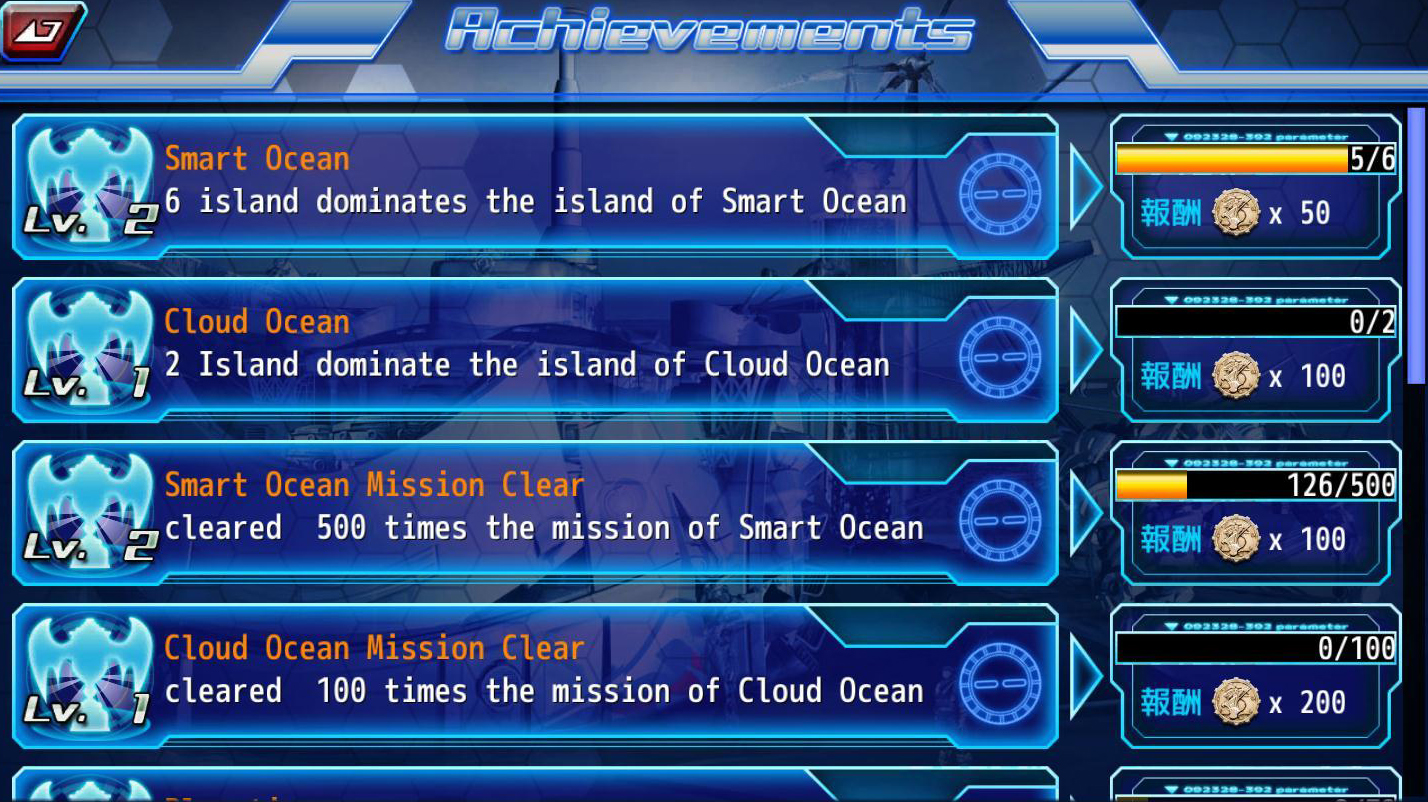This screenshot has width=1428, height=802.
Task: Select the Cloud Ocean Mission Clear achievement
Action: [x=535, y=676]
